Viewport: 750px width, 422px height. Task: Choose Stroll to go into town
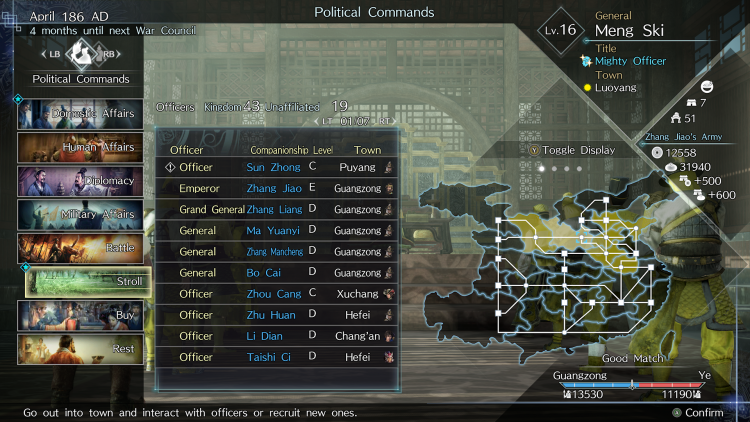(x=88, y=282)
